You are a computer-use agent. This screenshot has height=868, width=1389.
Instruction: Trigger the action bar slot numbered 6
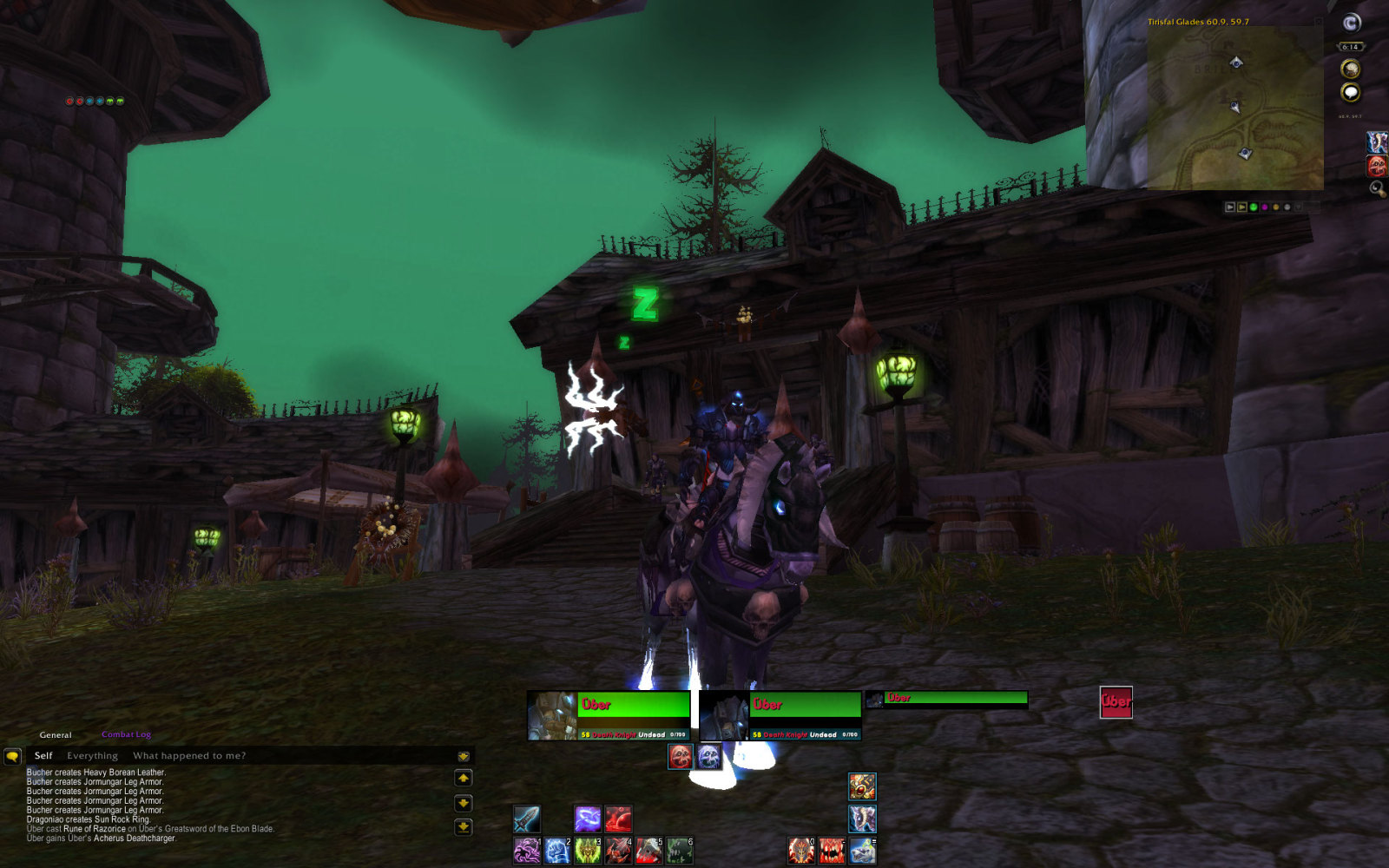pyautogui.click(x=679, y=851)
